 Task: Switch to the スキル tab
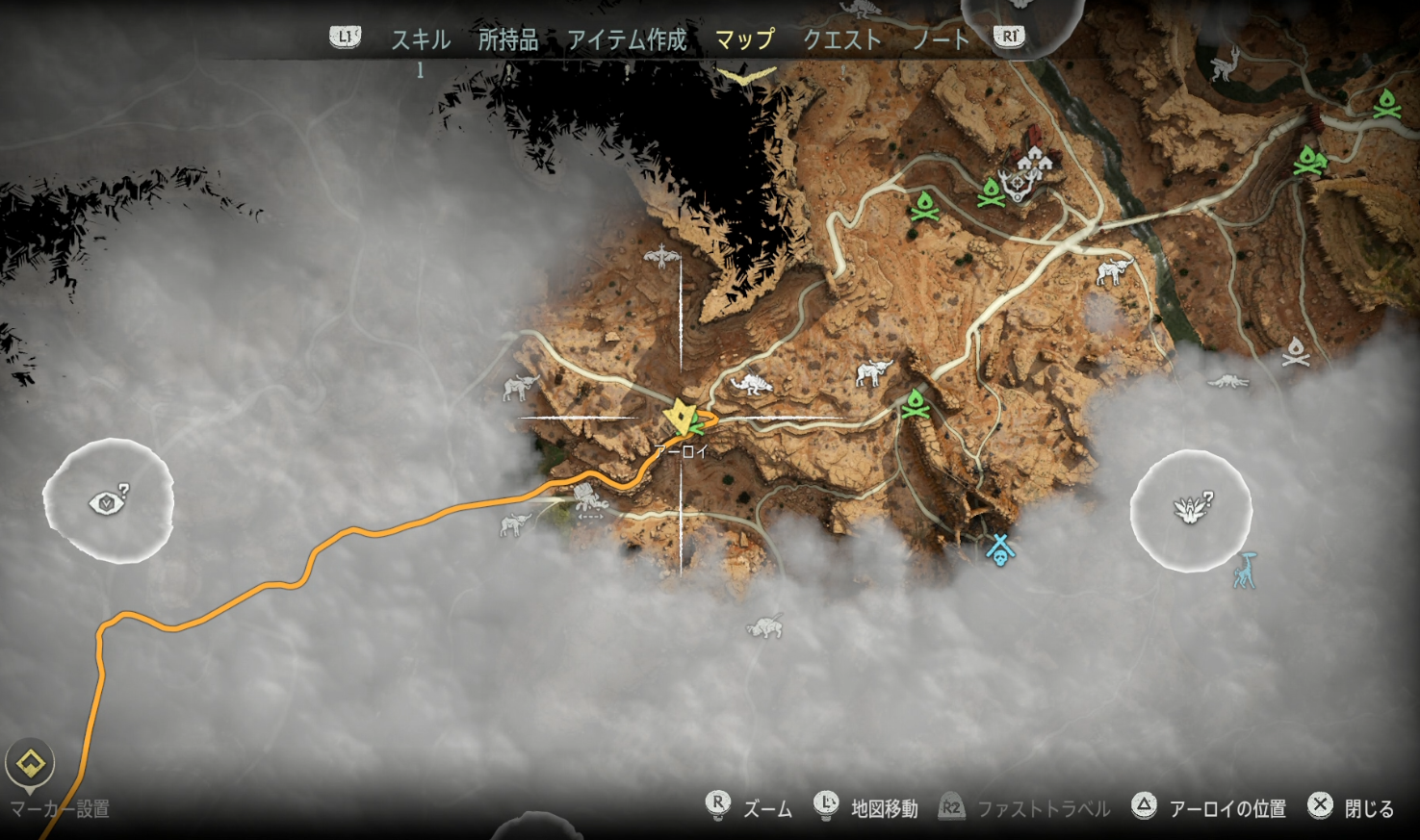point(421,39)
